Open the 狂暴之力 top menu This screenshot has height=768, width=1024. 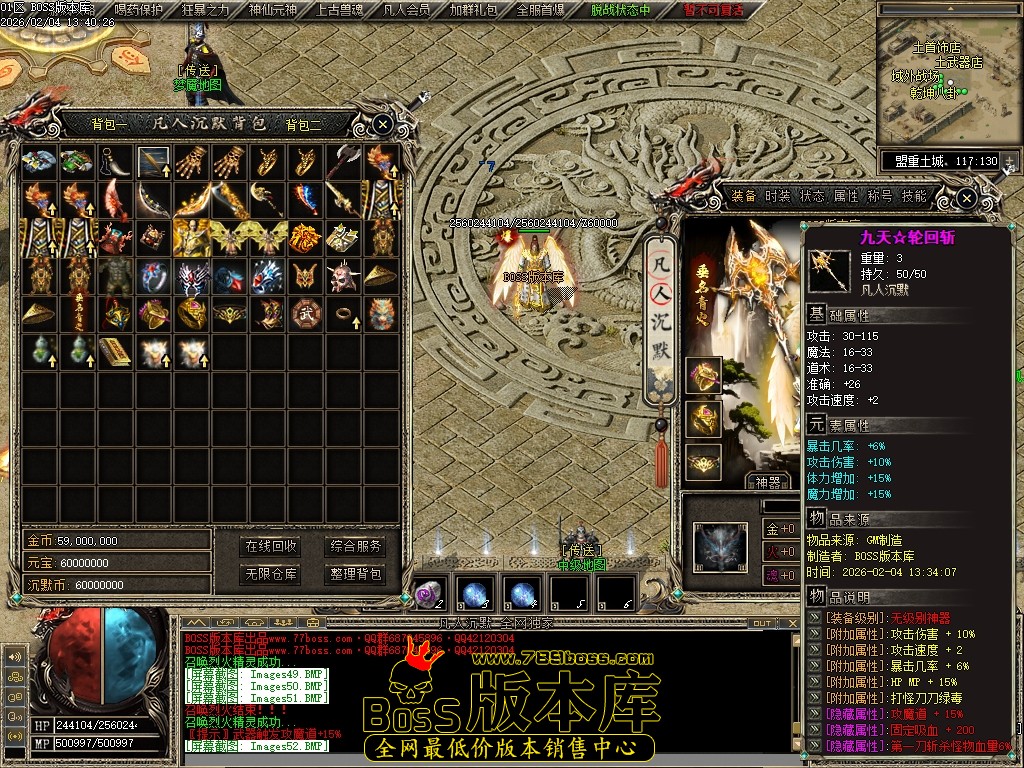click(206, 11)
